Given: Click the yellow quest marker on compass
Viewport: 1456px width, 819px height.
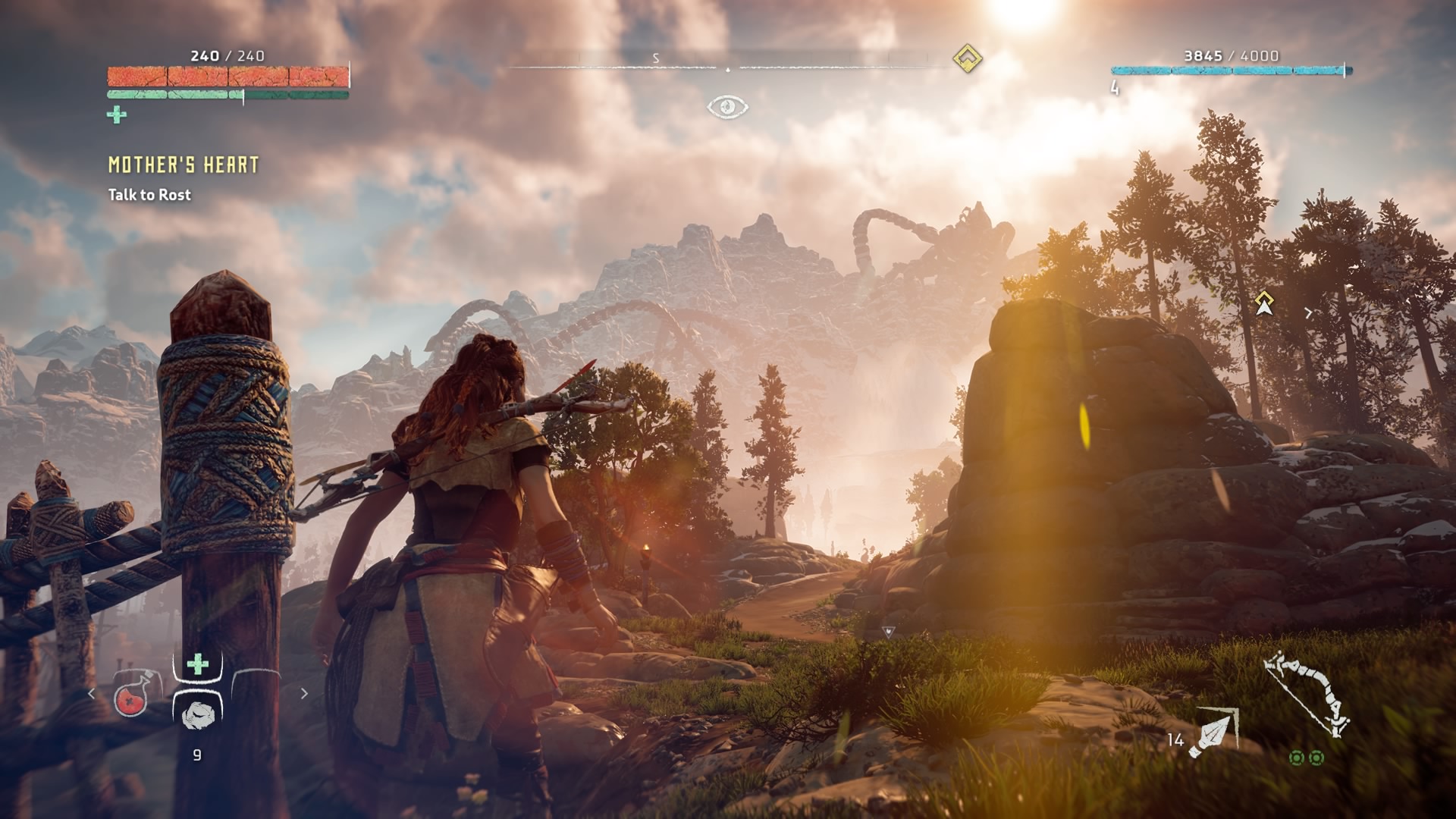Looking at the screenshot, I should pyautogui.click(x=967, y=58).
